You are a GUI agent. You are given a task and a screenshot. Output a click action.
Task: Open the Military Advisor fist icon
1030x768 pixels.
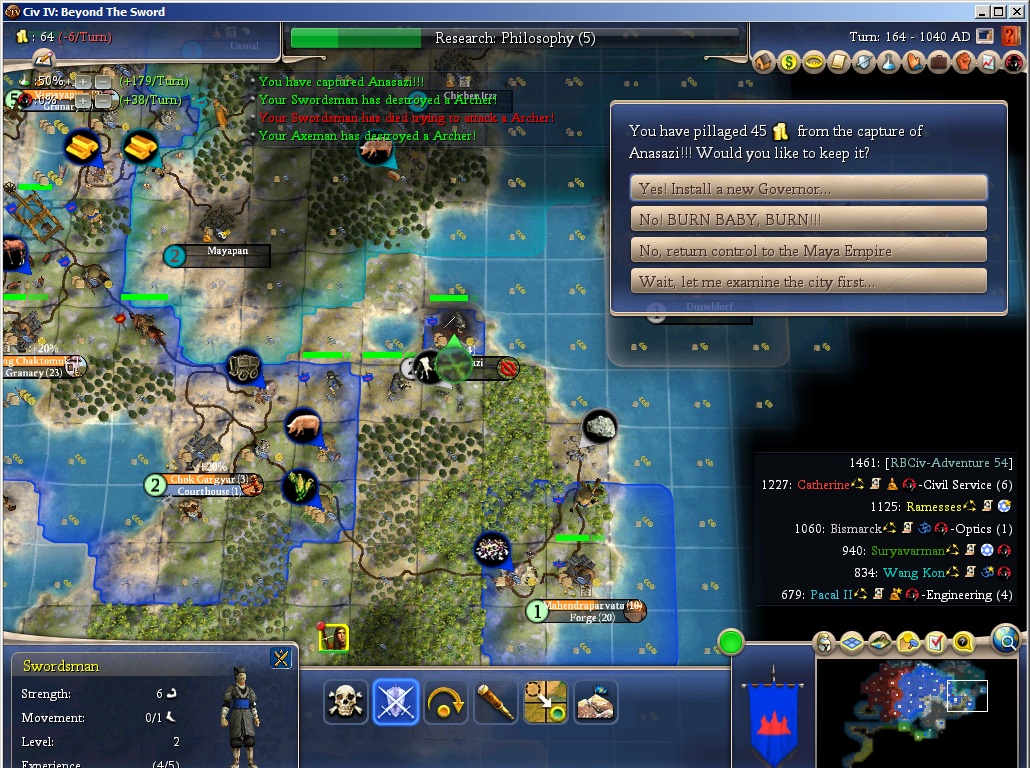coord(964,62)
